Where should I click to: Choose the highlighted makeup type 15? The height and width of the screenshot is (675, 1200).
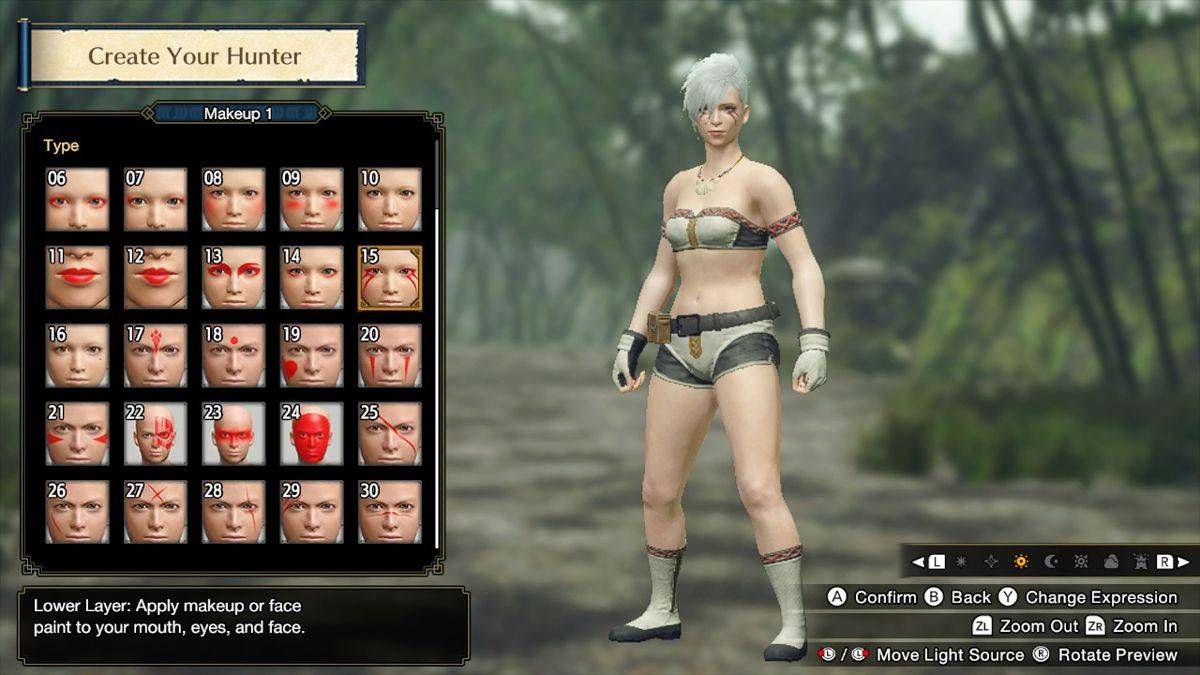[390, 277]
